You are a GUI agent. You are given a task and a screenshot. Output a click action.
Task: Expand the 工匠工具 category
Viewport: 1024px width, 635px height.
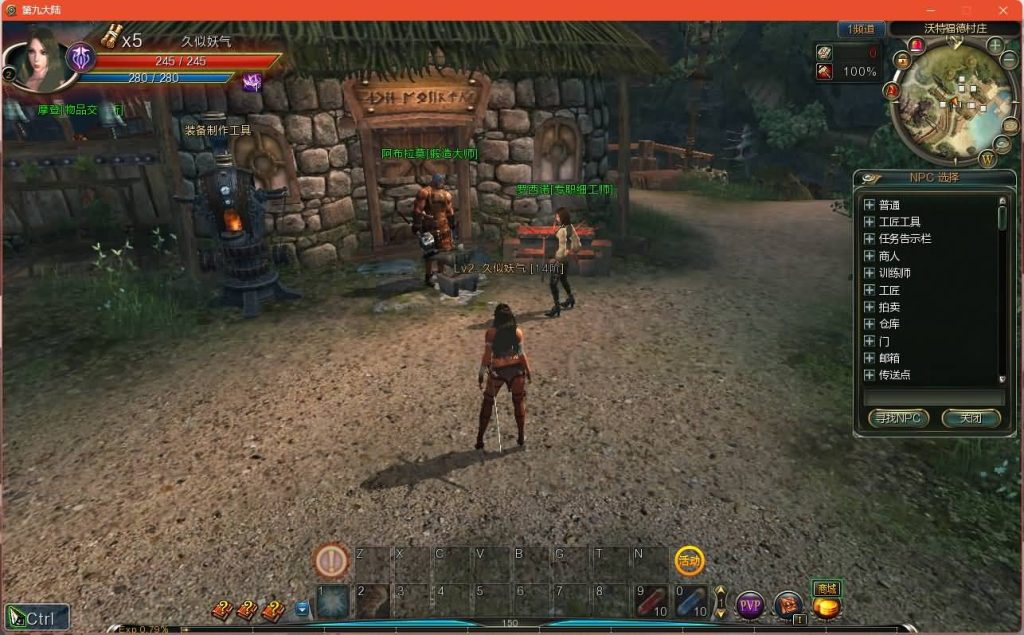(x=869, y=222)
